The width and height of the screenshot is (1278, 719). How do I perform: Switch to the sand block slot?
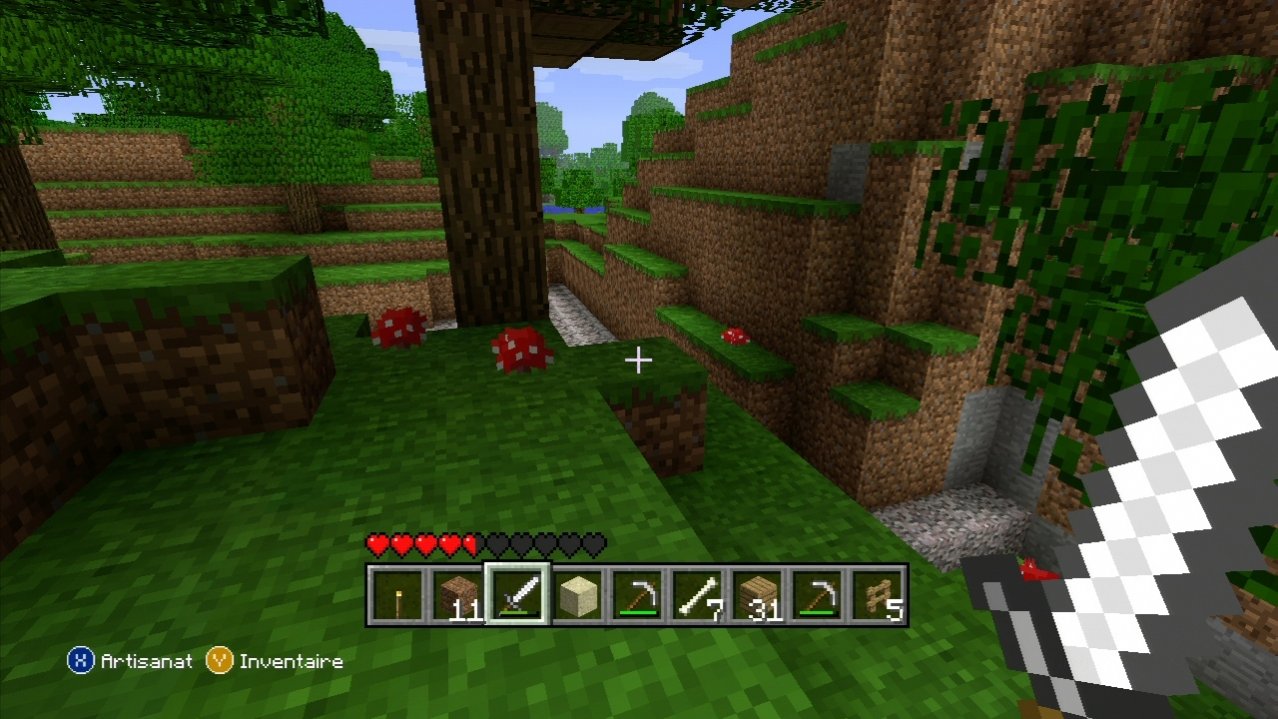pos(577,596)
